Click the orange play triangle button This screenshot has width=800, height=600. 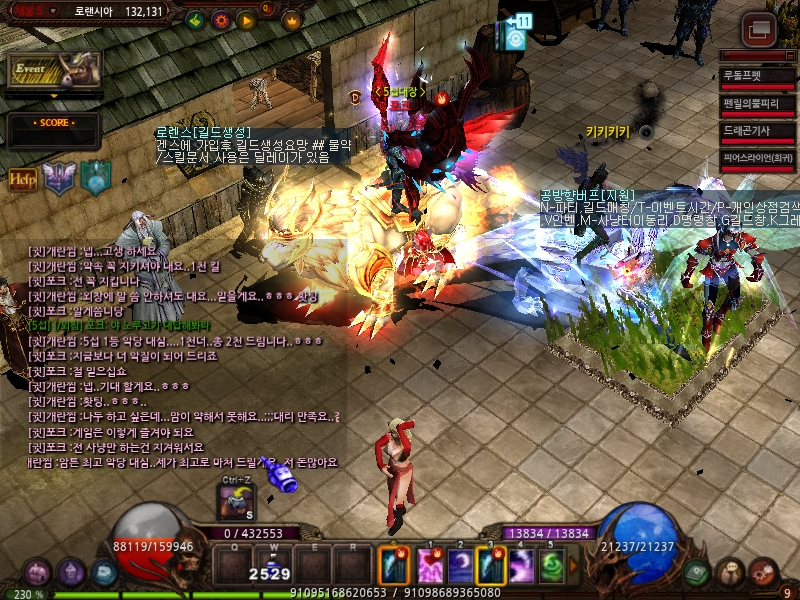pos(245,20)
